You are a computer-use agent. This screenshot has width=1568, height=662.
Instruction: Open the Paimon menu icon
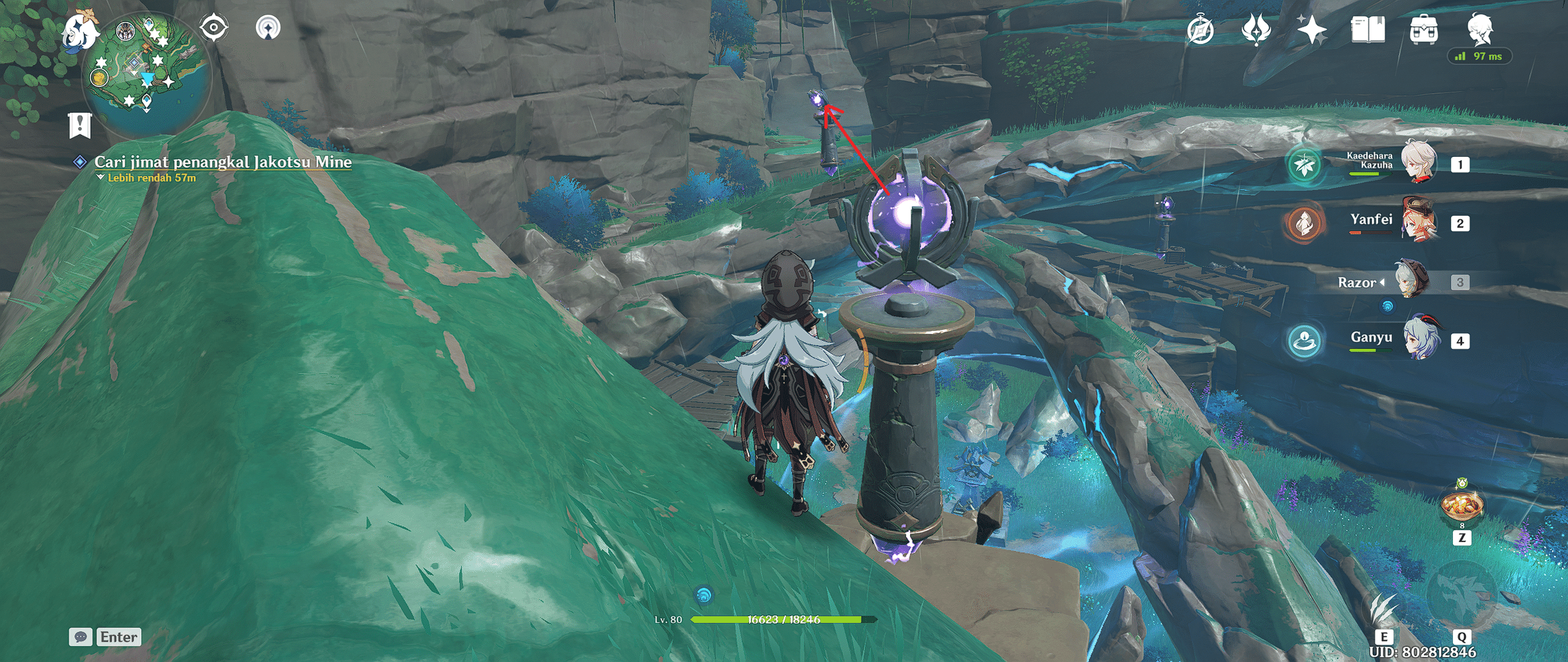pos(79,30)
